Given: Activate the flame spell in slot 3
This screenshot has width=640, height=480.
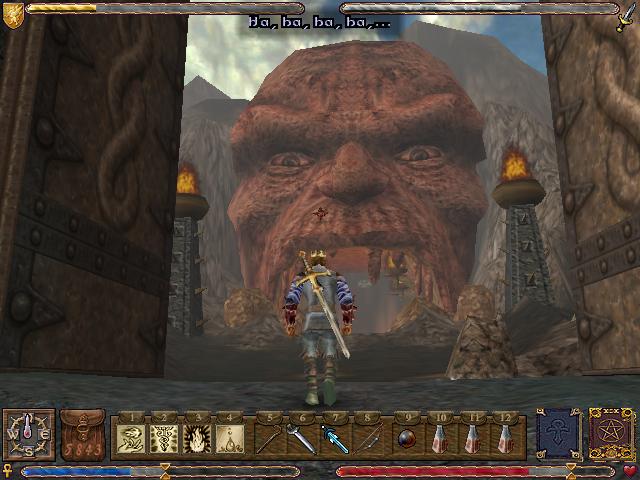Looking at the screenshot, I should coord(197,437).
